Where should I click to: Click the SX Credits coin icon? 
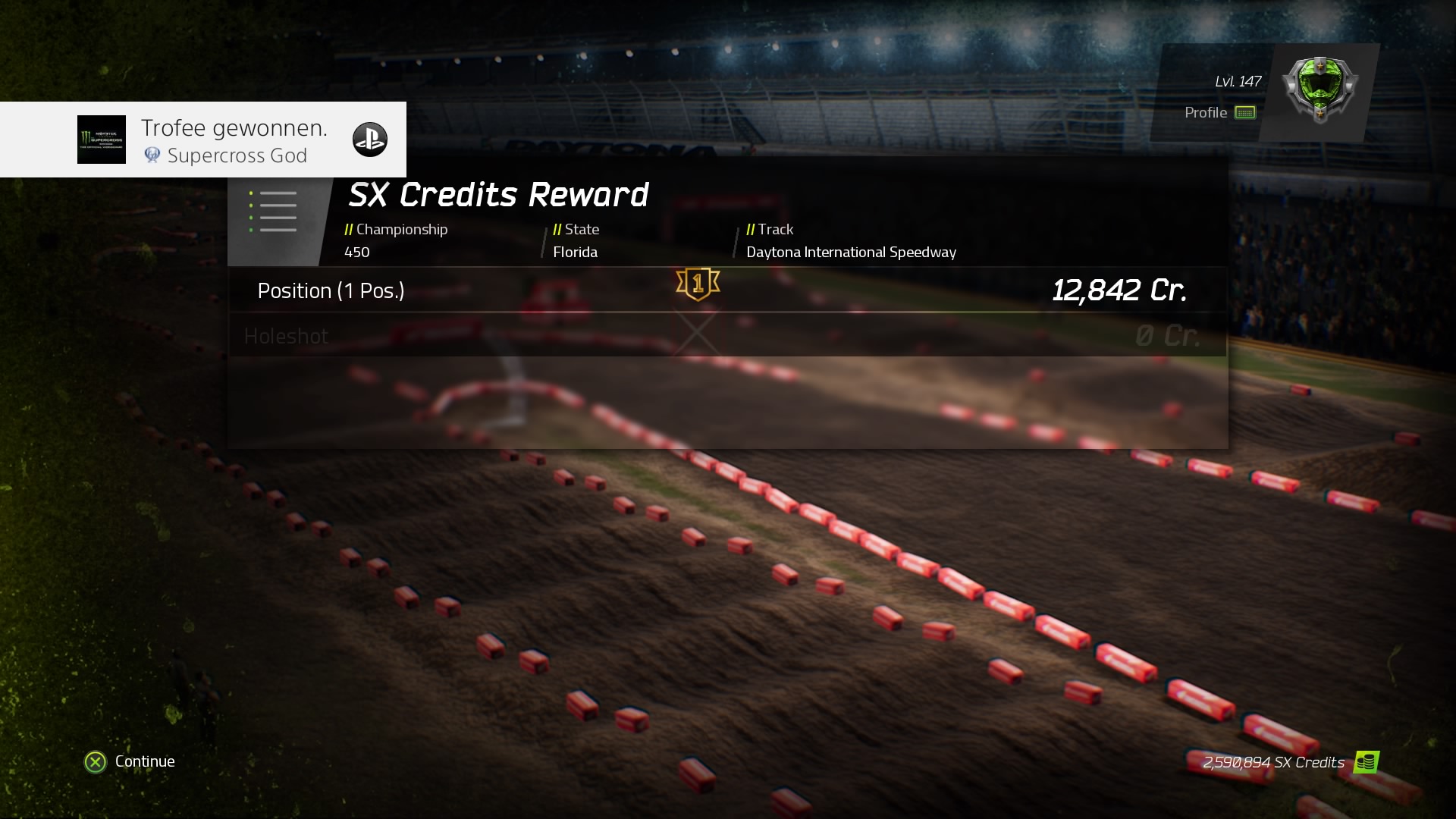pos(1365,761)
